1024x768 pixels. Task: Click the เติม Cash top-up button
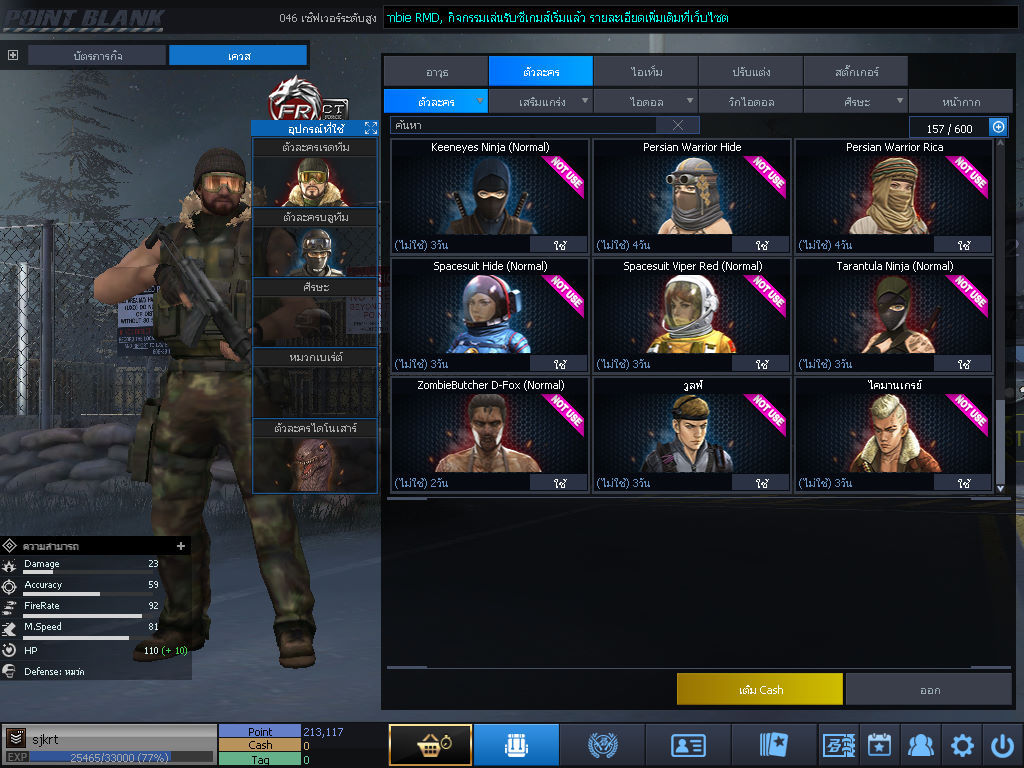[760, 690]
